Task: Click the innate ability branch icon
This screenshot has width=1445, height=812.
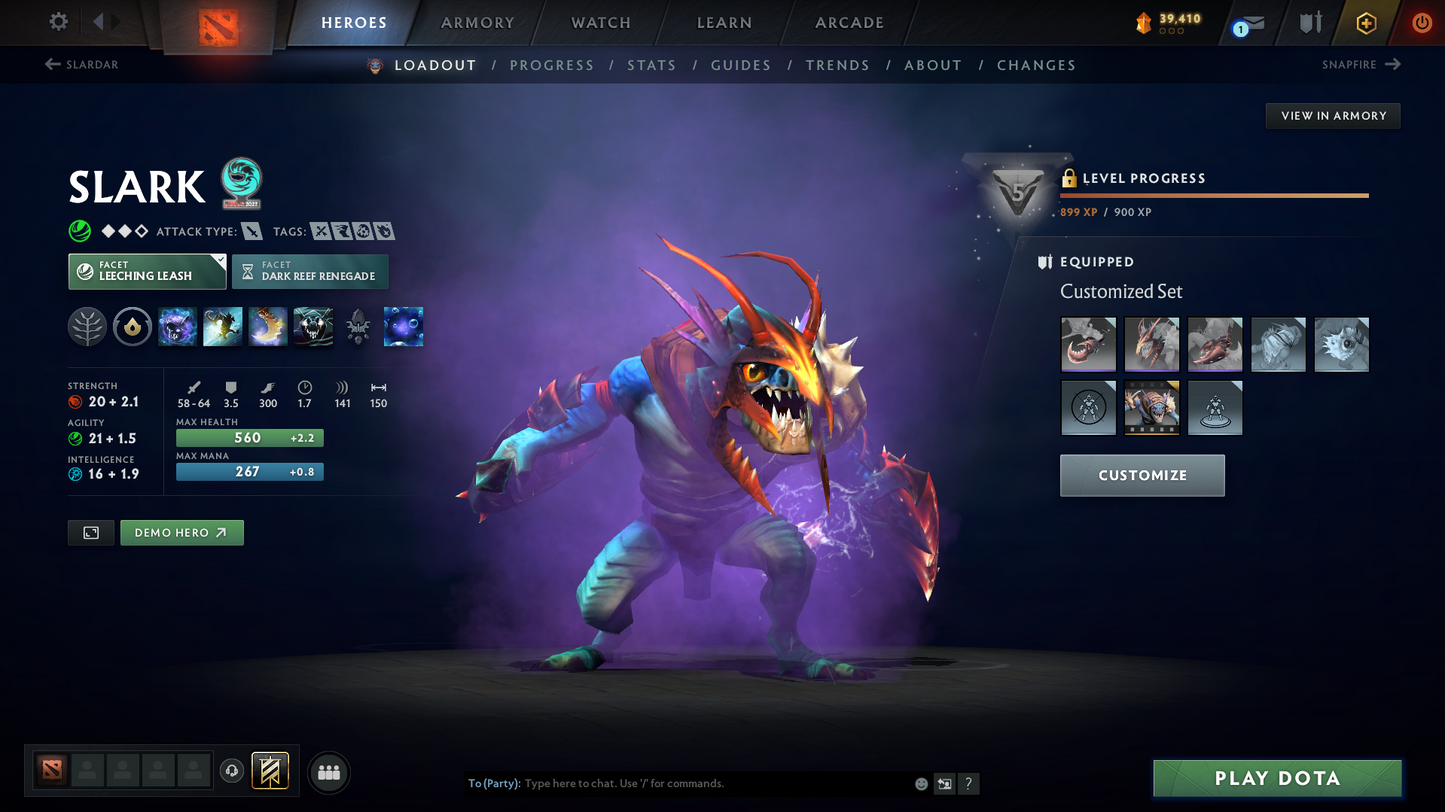Action: 87,326
